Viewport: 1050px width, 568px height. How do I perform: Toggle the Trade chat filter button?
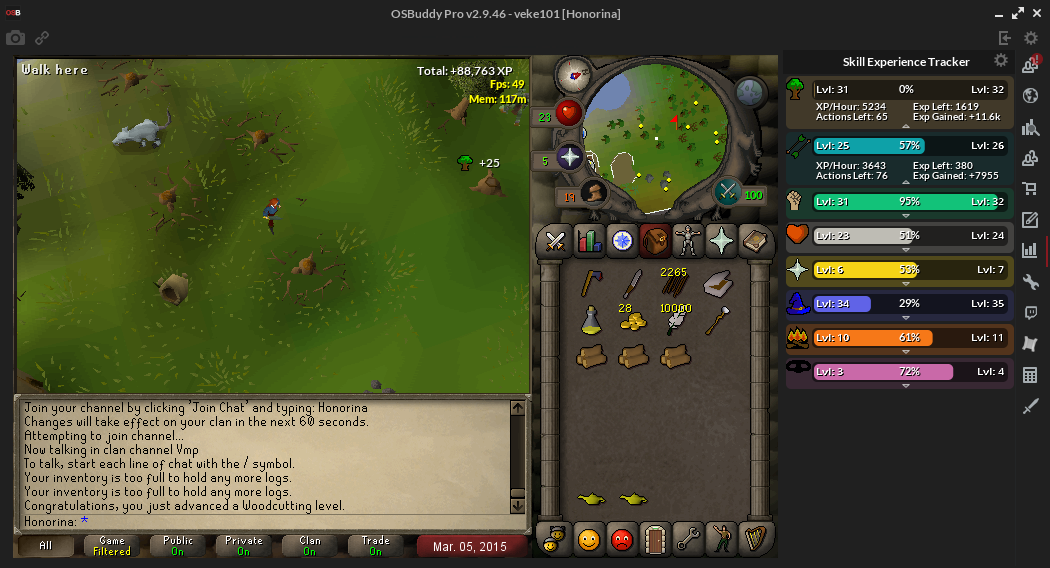click(376, 546)
